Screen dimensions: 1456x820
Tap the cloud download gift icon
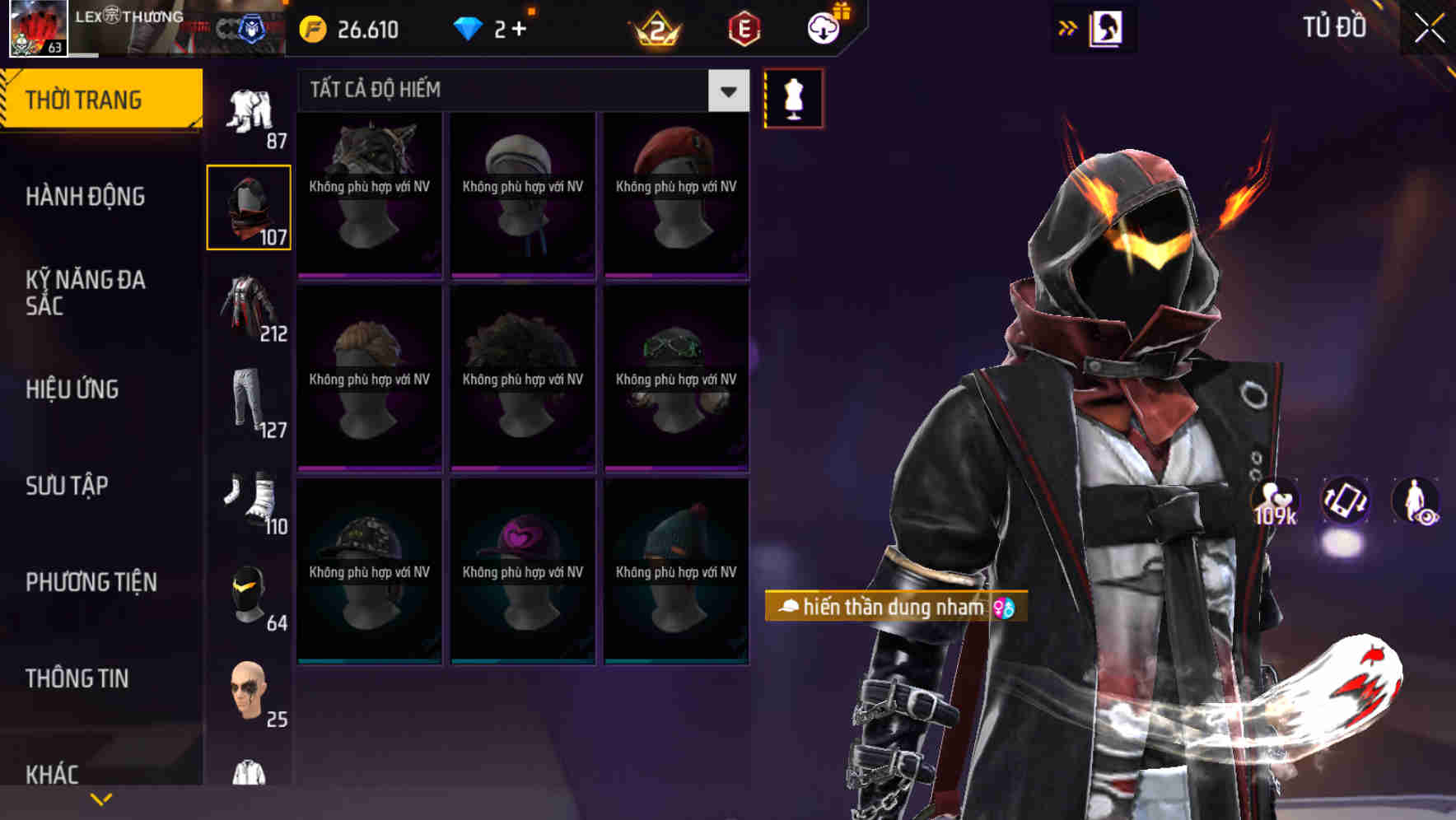[824, 27]
